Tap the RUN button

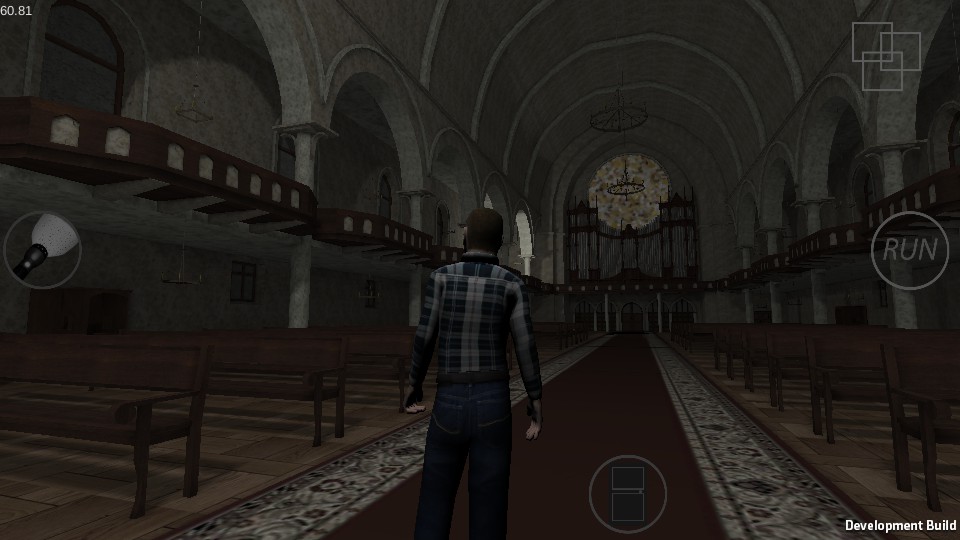[x=909, y=250]
